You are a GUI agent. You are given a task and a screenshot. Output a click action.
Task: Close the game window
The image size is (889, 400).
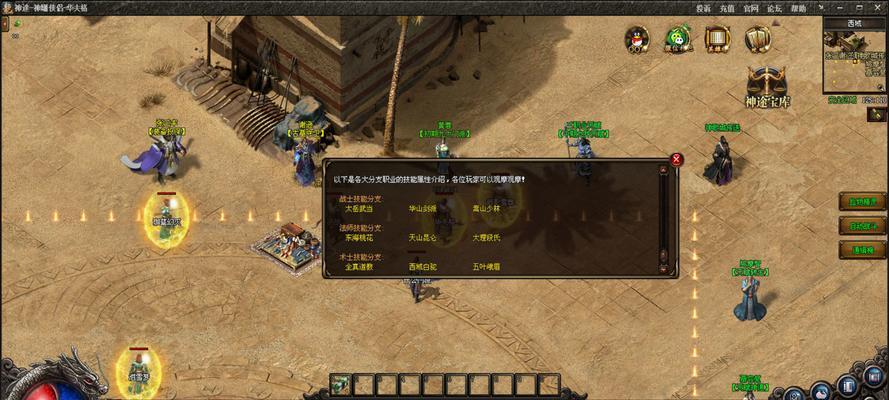(876, 7)
